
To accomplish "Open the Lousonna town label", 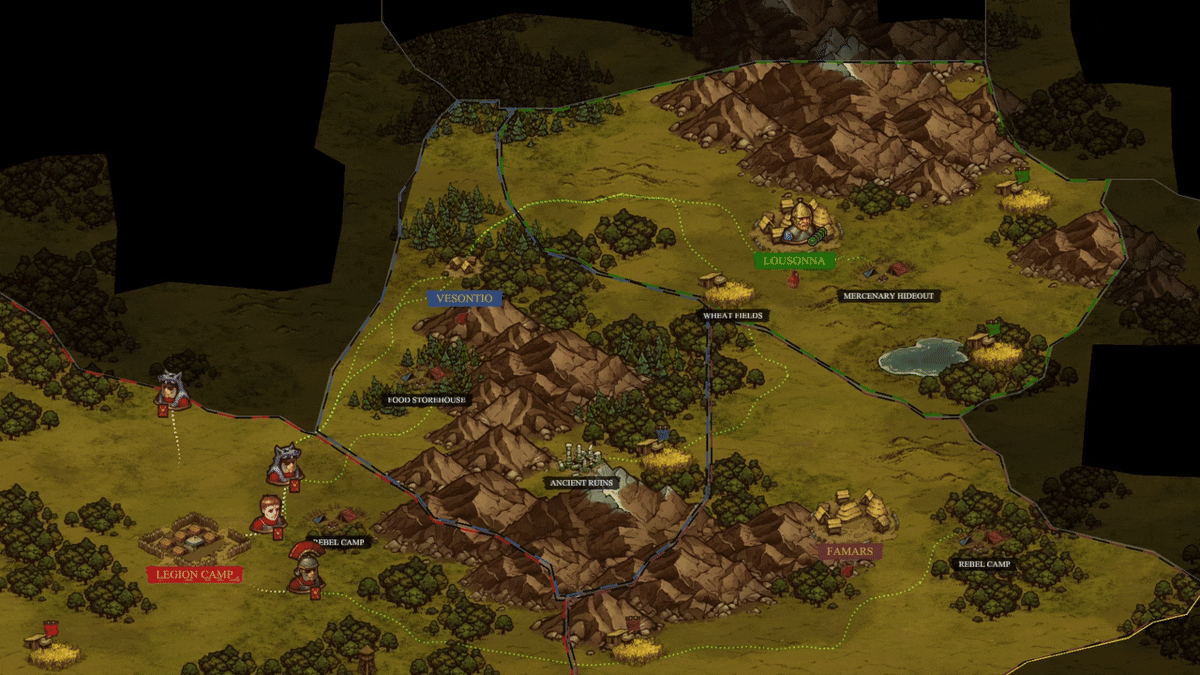I will click(793, 261).
